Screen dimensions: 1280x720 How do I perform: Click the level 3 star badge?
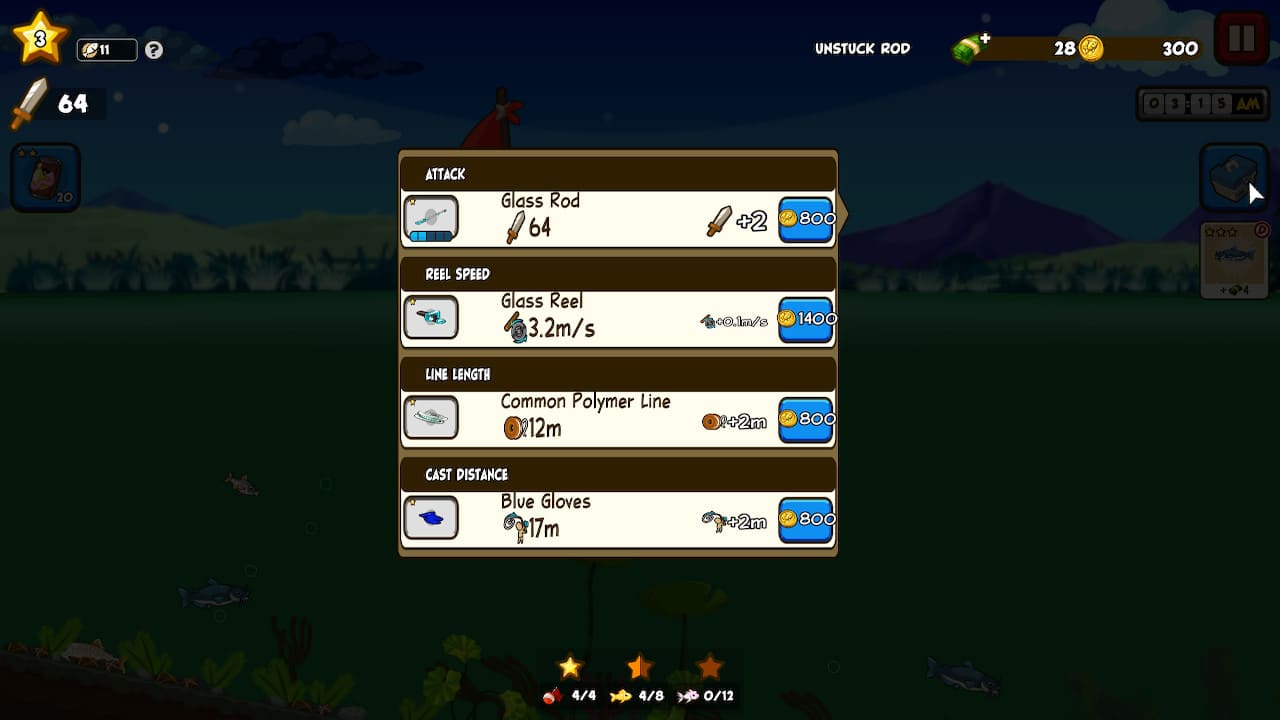click(x=39, y=35)
